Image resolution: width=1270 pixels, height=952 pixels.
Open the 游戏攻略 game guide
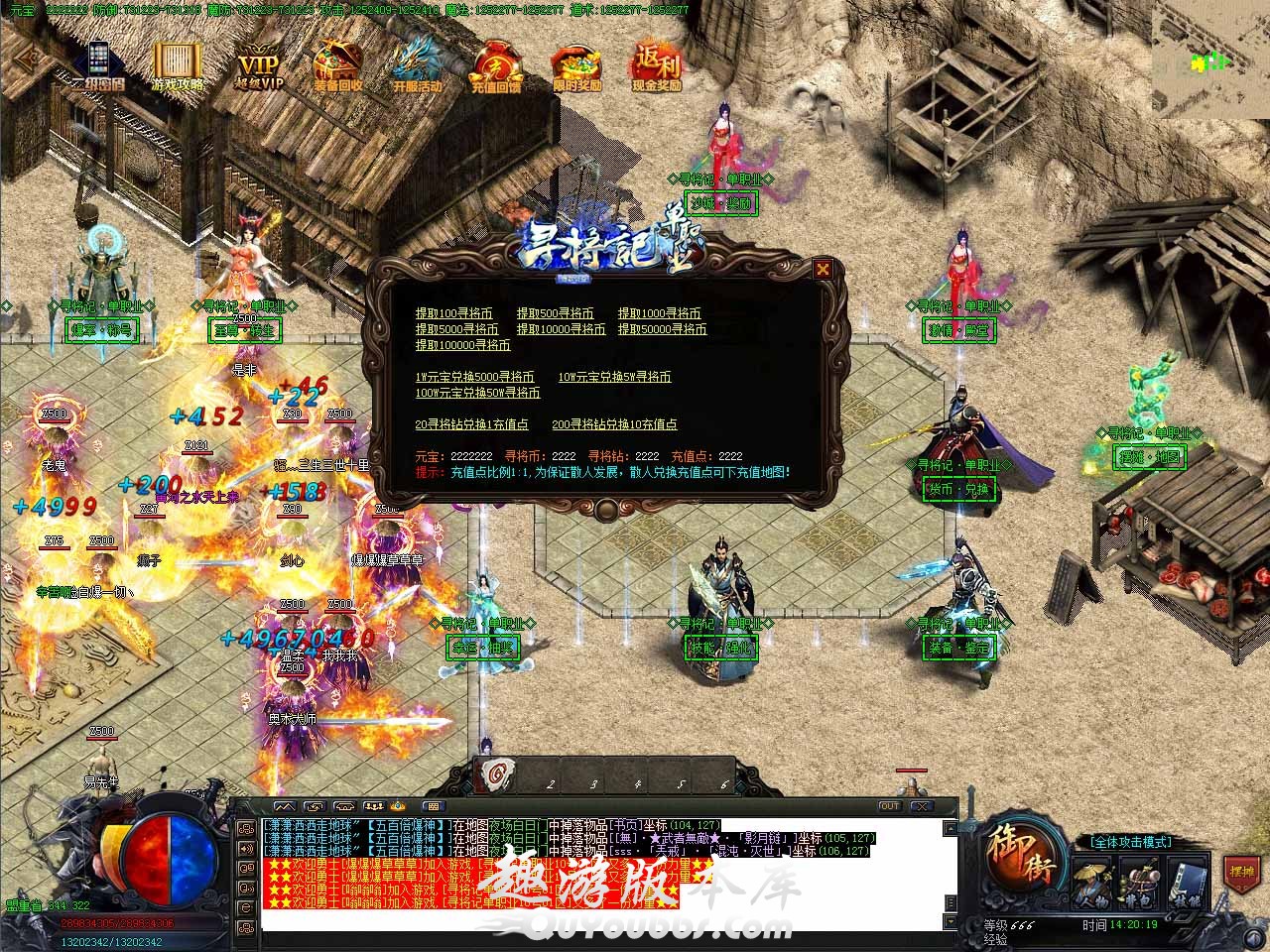(x=177, y=65)
